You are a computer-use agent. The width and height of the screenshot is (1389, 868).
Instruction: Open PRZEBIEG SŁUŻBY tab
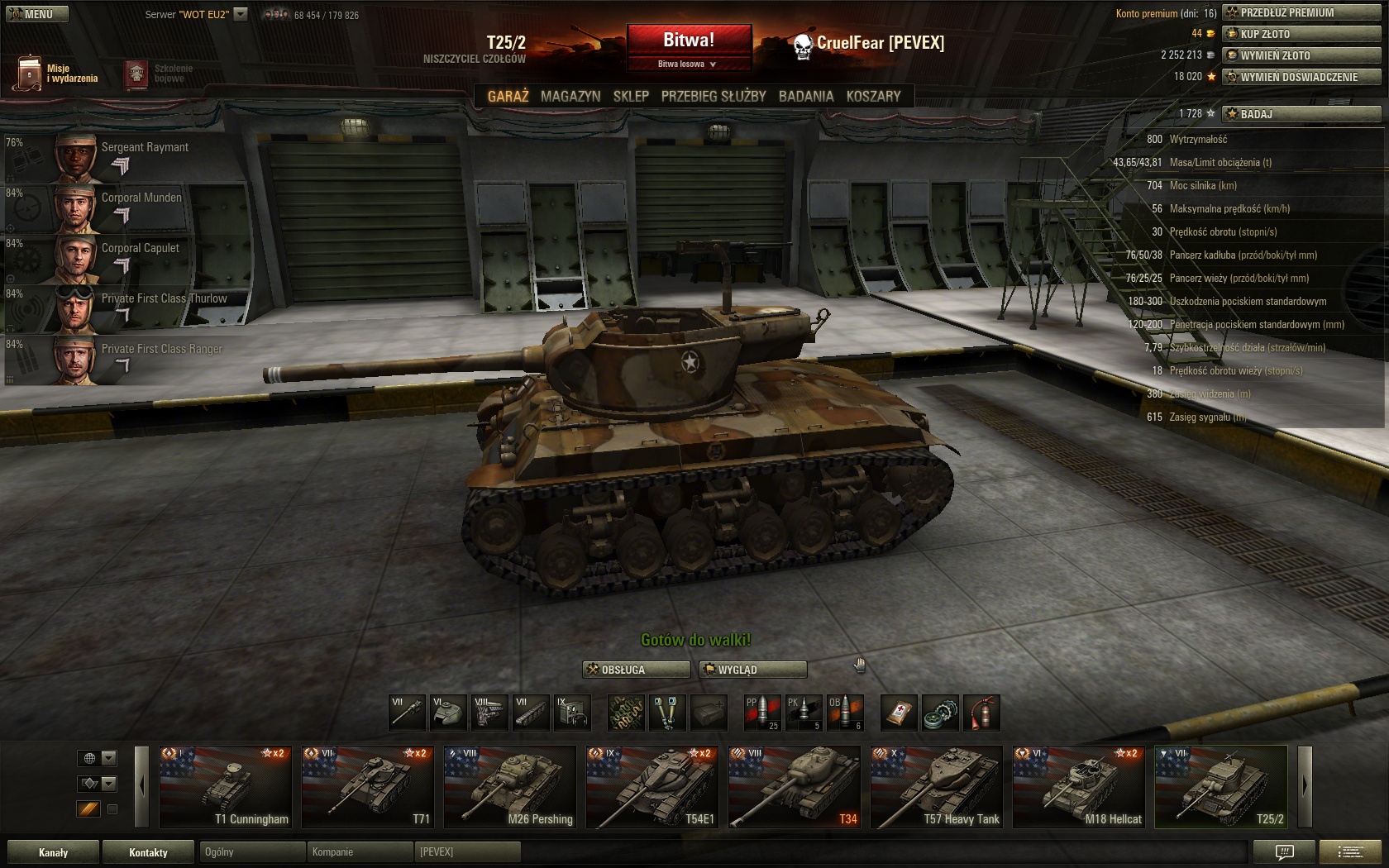tap(714, 96)
